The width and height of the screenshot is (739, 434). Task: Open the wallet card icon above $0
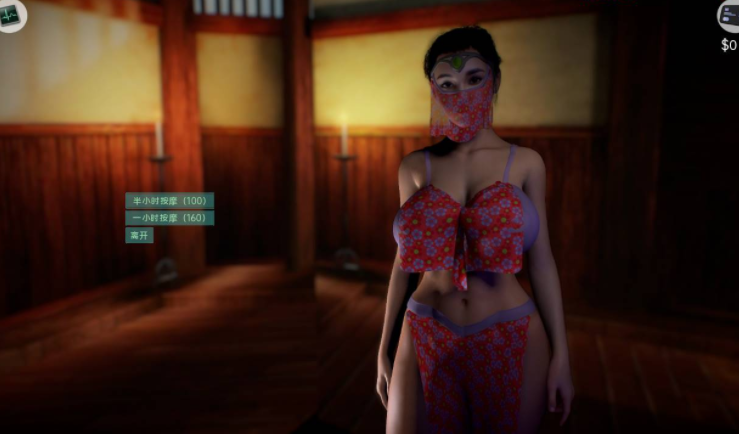pyautogui.click(x=729, y=15)
